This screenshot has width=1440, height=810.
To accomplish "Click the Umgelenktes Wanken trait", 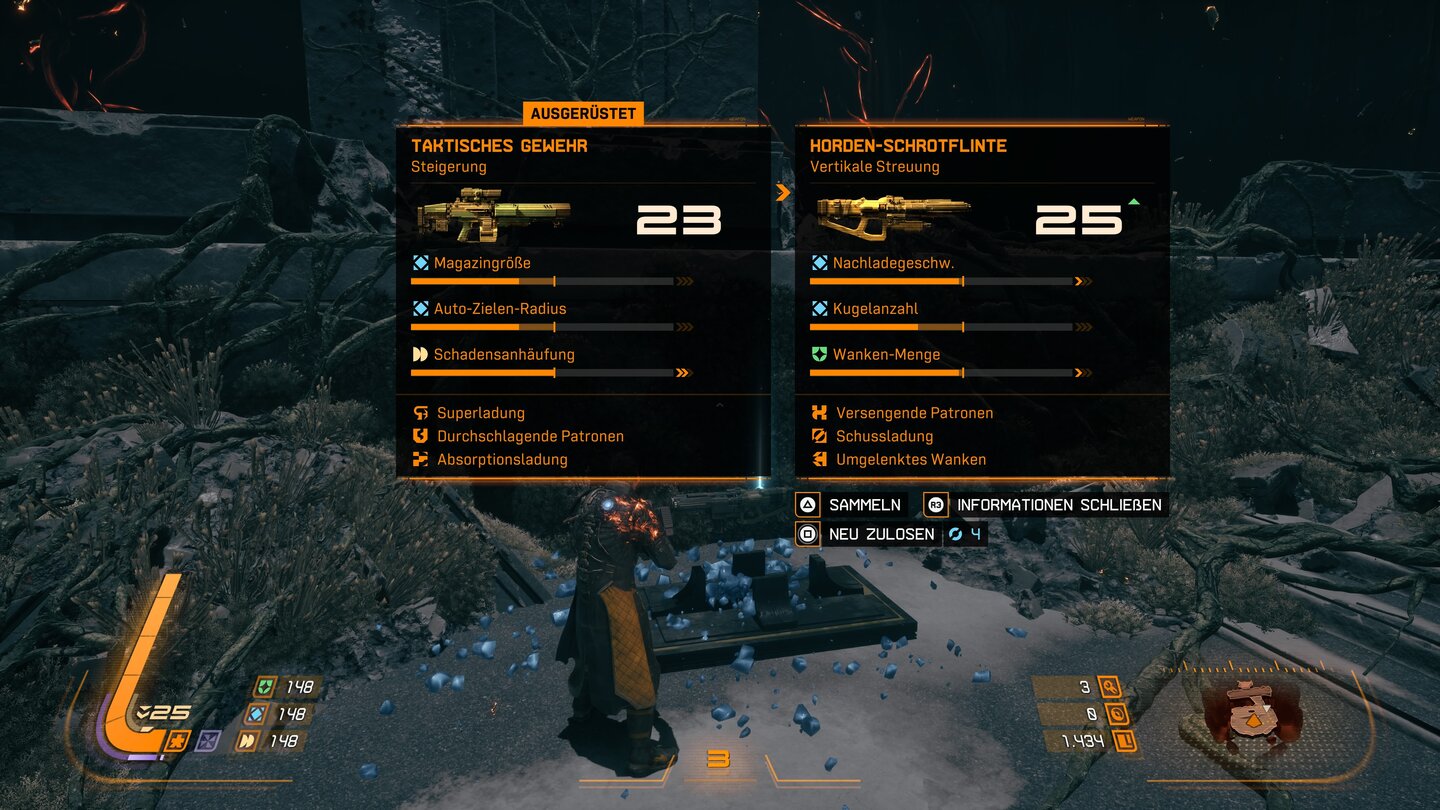I will click(910, 460).
